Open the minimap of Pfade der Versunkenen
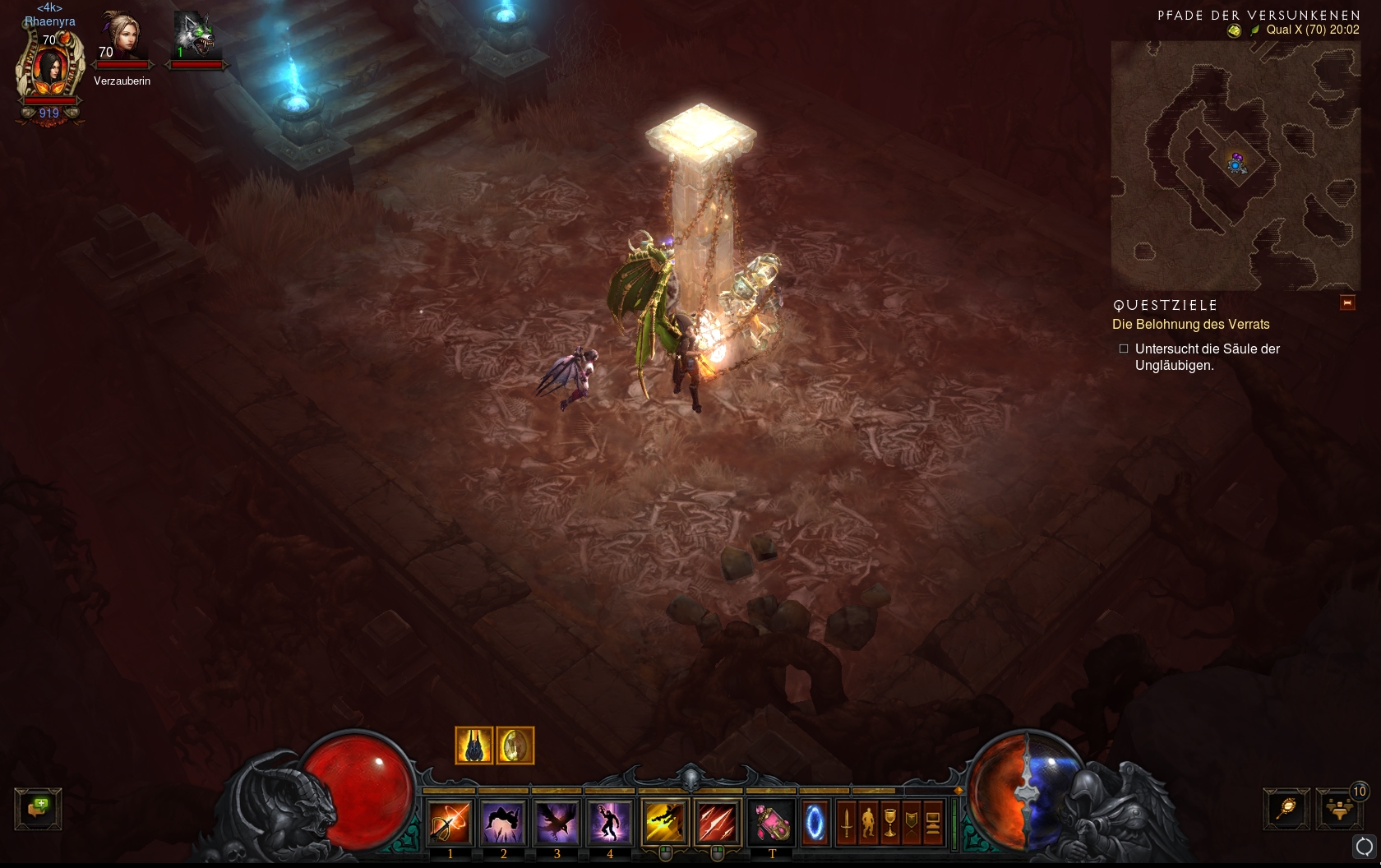1381x868 pixels. click(x=1235, y=164)
